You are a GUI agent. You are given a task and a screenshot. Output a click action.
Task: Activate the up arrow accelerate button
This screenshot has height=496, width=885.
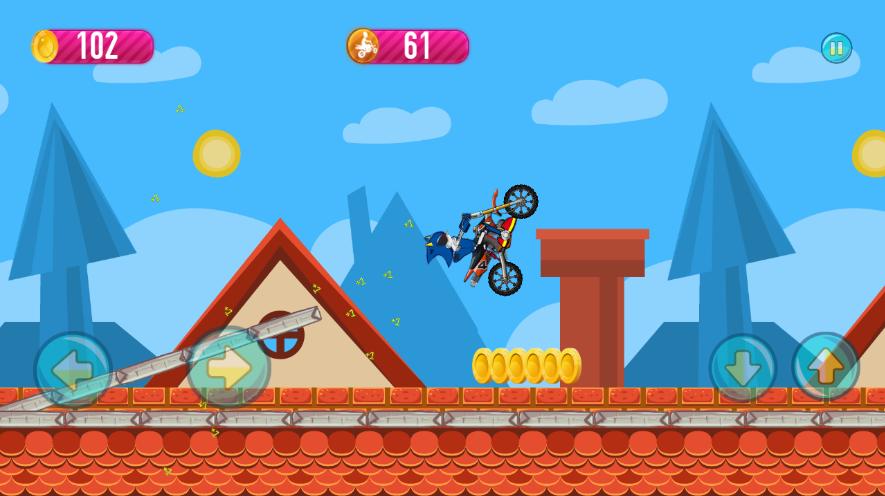click(825, 367)
